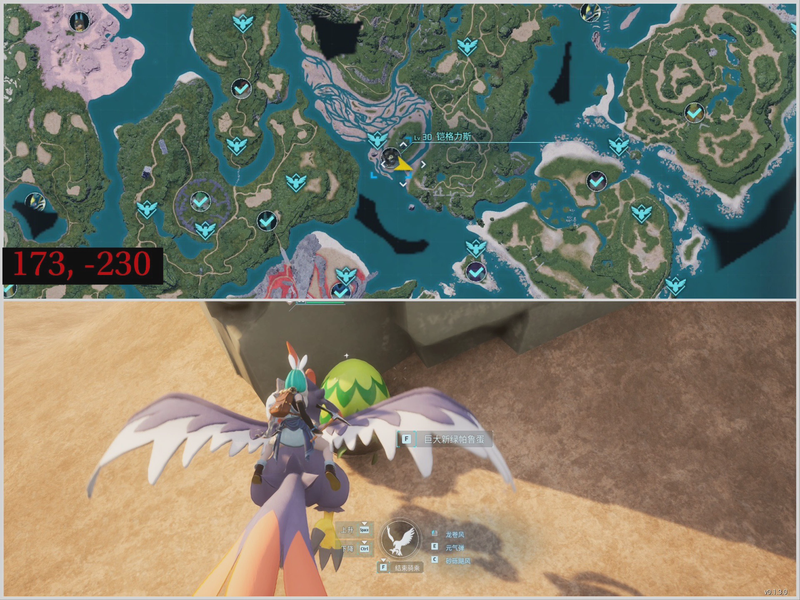The image size is (800, 600).
Task: Select the tower icon on the pink wasteland
Action: coord(79,18)
